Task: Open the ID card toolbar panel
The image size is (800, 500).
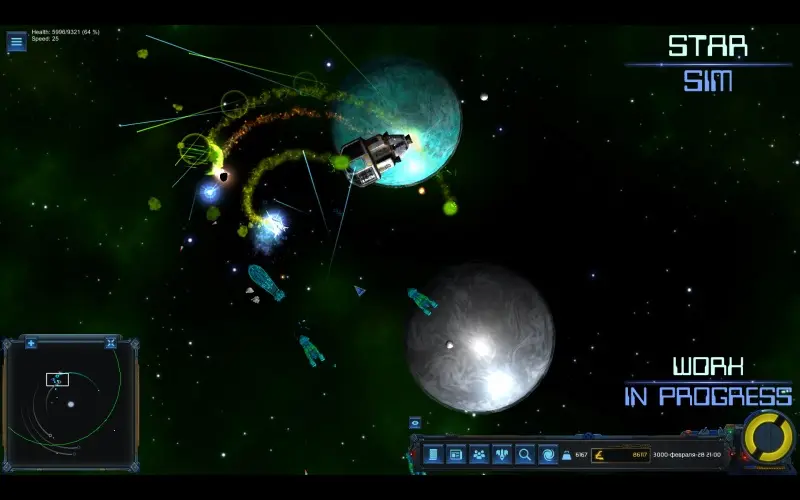Action: click(456, 455)
